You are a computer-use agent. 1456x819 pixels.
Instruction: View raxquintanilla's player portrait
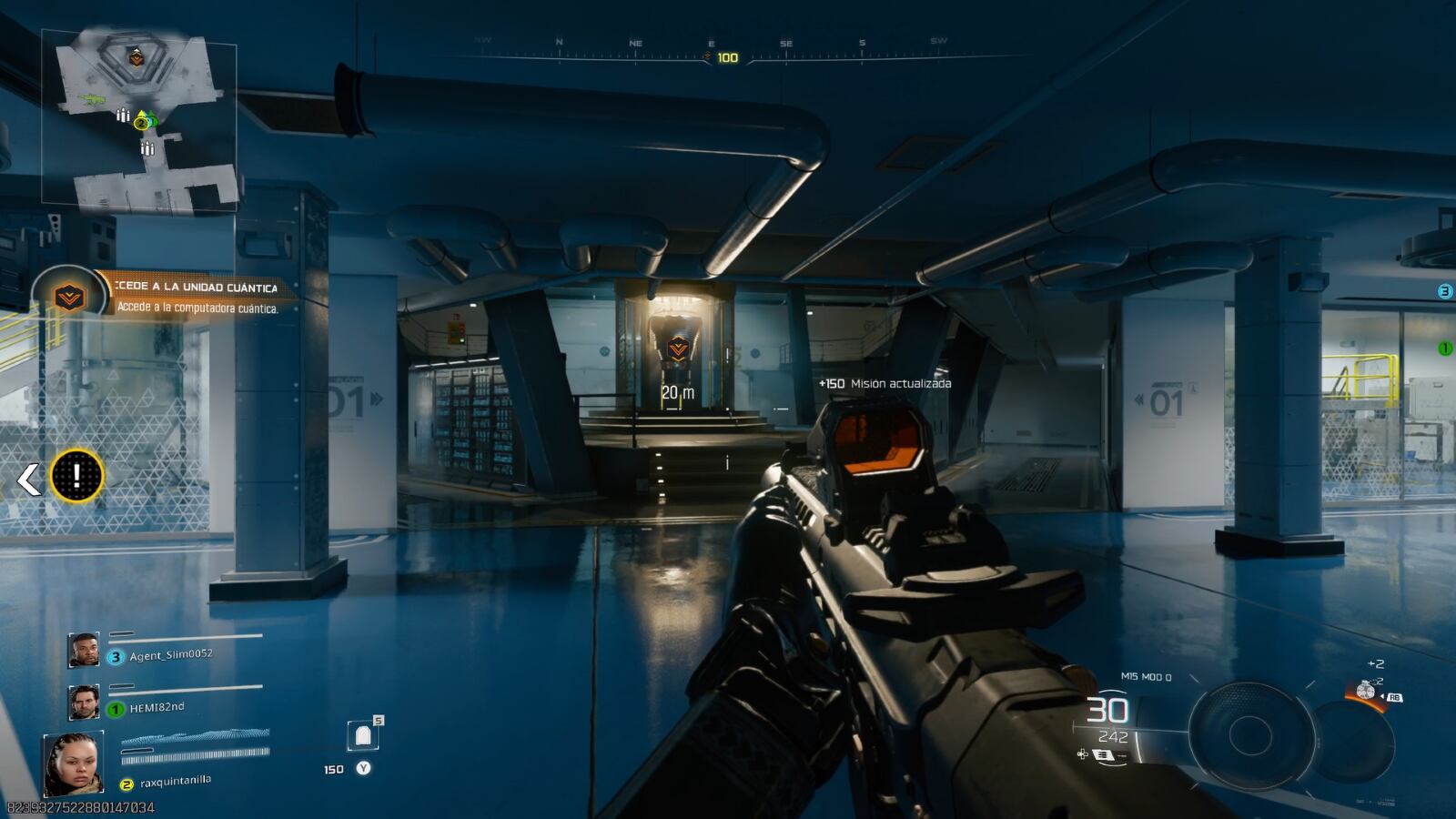point(73,763)
